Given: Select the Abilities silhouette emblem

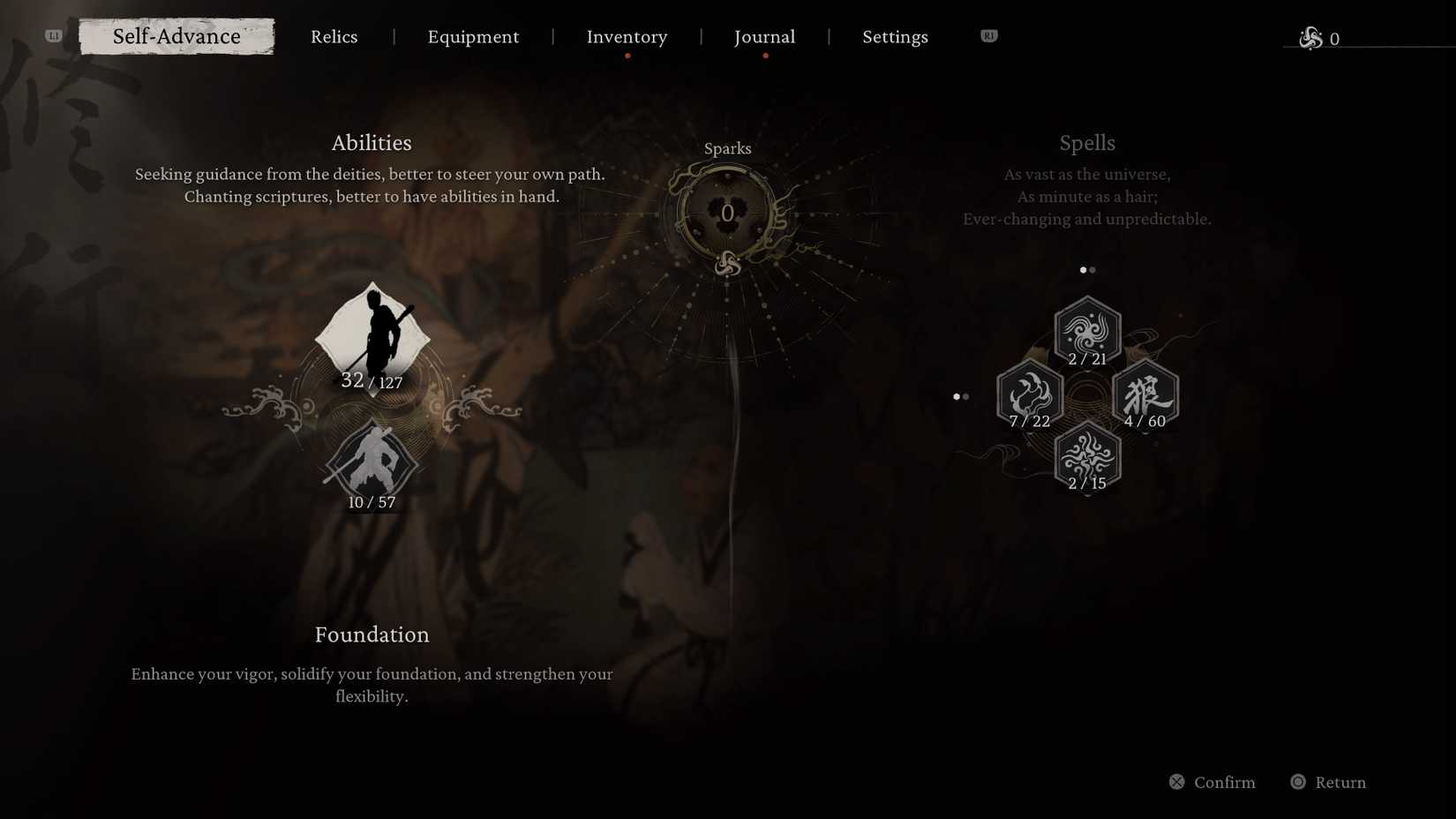Looking at the screenshot, I should click(x=372, y=337).
